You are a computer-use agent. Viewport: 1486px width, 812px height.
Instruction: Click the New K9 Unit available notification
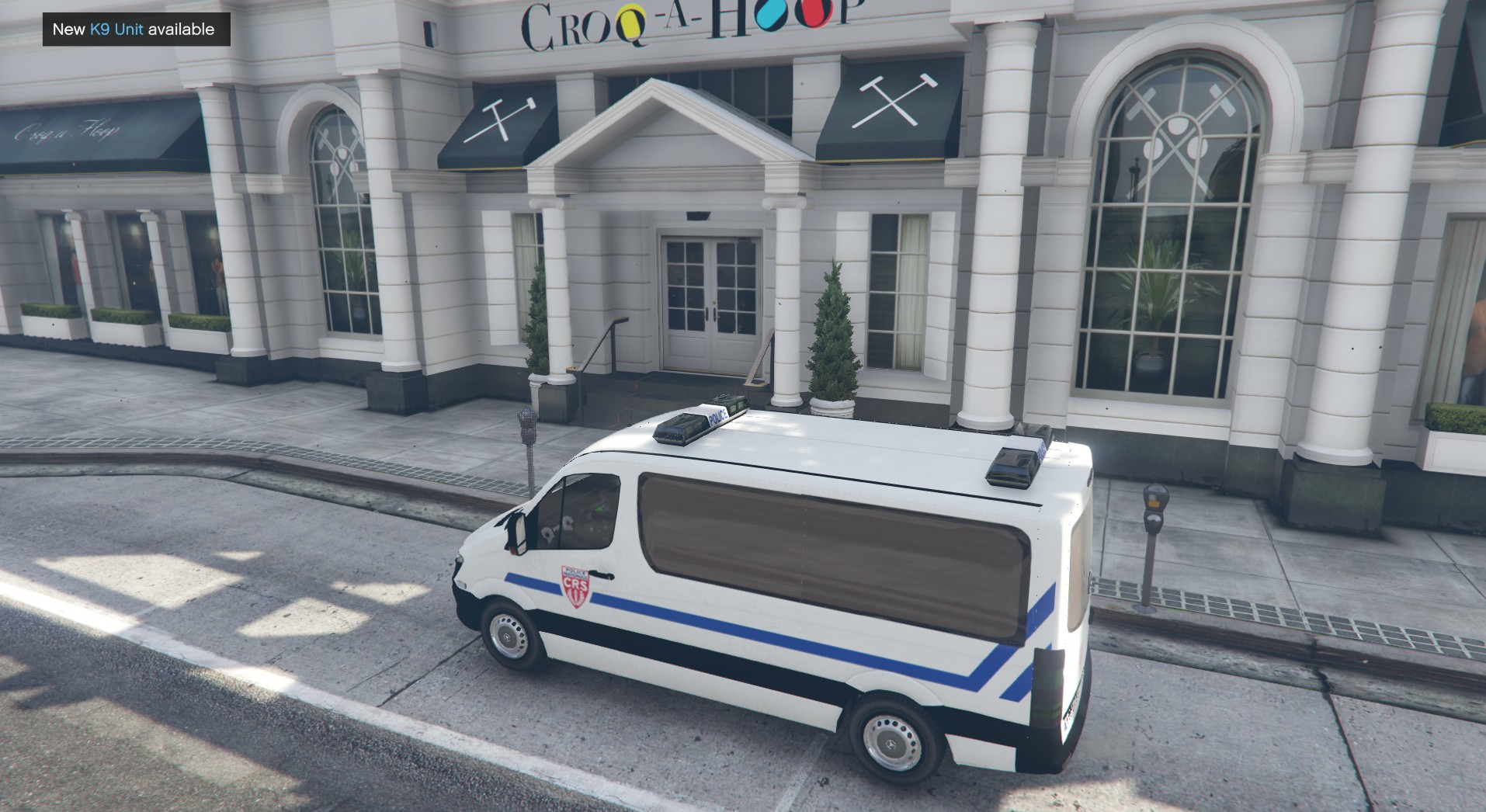(135, 29)
